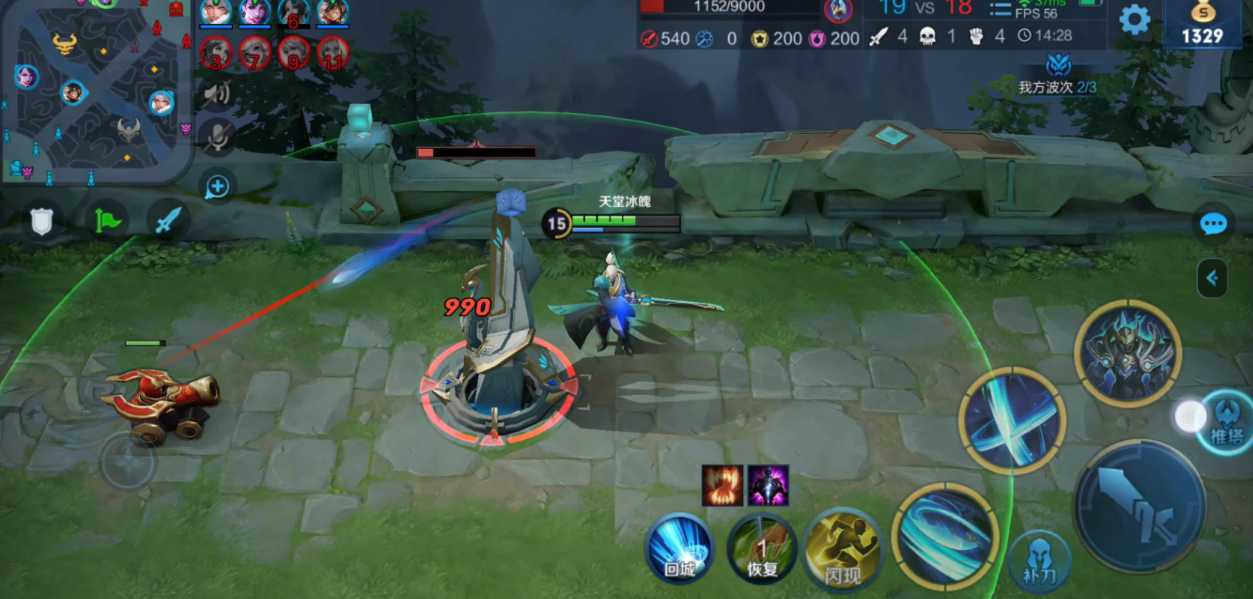Viewport: 1253px width, 599px height.
Task: Tap the basic attack button
Action: (1139, 505)
